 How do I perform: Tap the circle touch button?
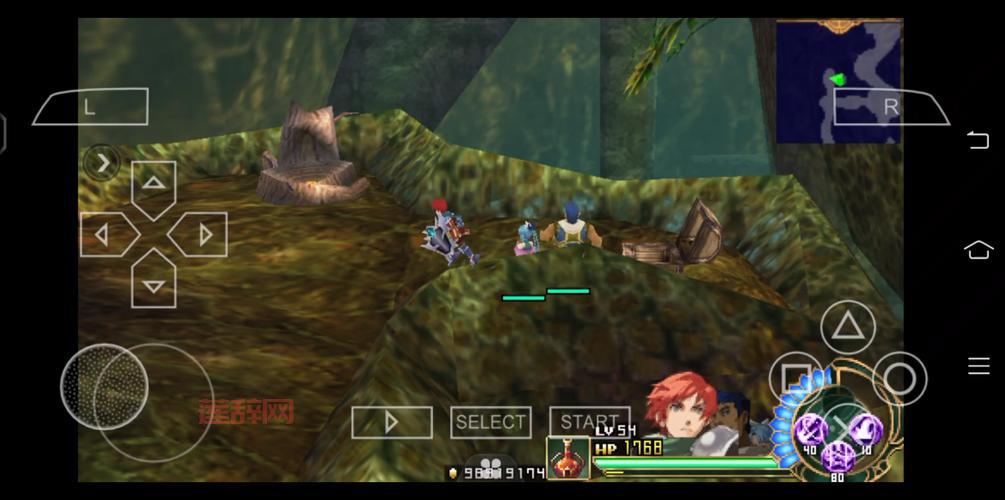coord(899,378)
